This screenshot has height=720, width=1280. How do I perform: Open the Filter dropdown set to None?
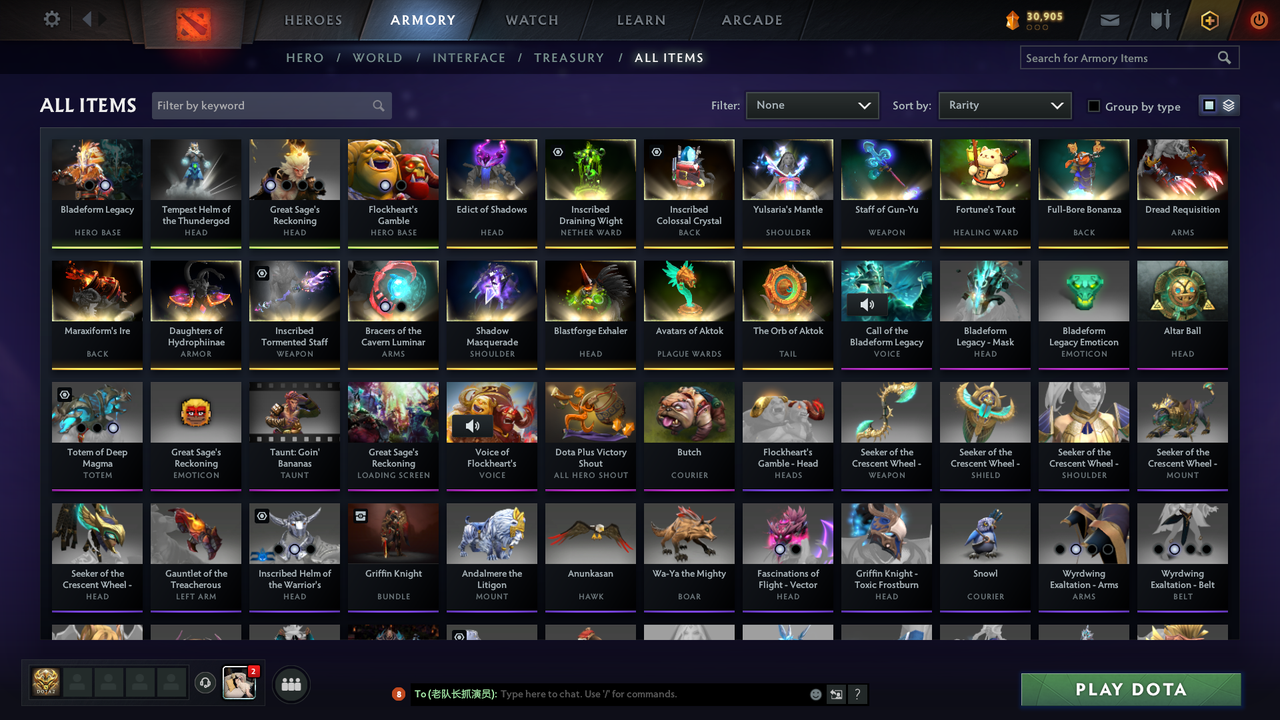click(812, 105)
